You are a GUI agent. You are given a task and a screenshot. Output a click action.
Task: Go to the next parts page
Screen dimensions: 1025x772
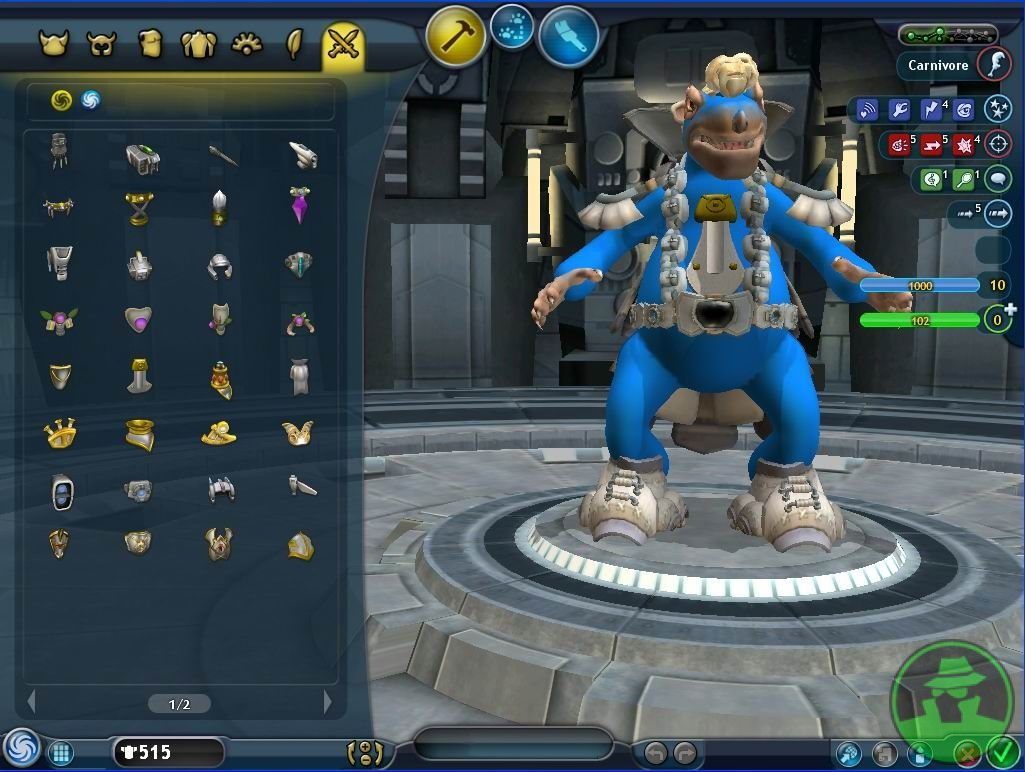click(327, 703)
